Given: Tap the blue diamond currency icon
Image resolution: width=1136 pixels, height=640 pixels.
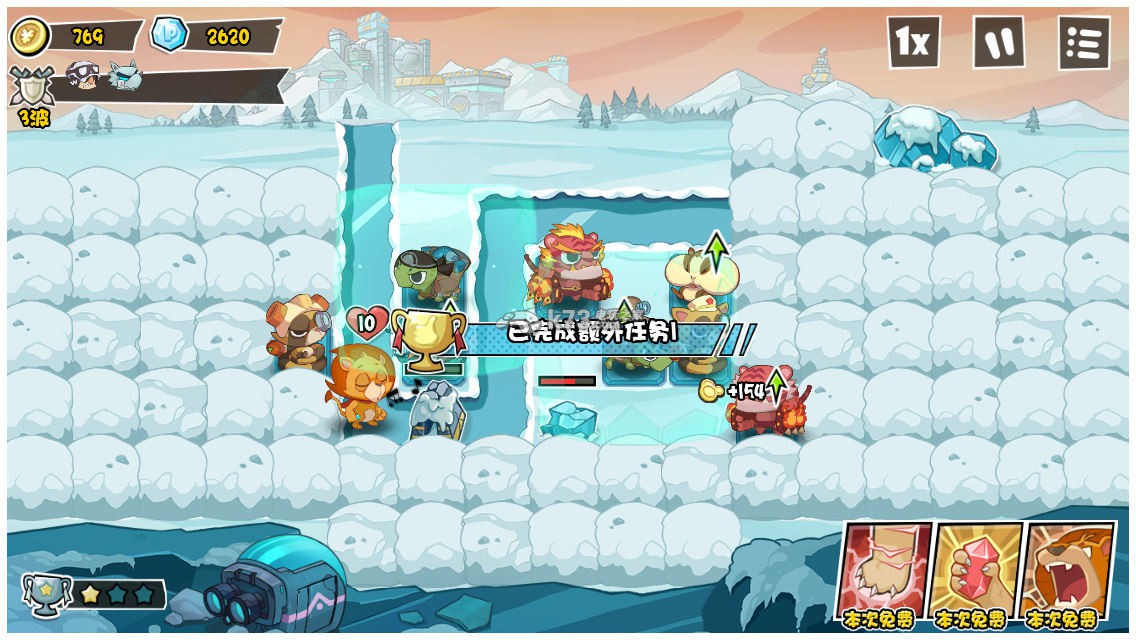Looking at the screenshot, I should (x=168, y=35).
